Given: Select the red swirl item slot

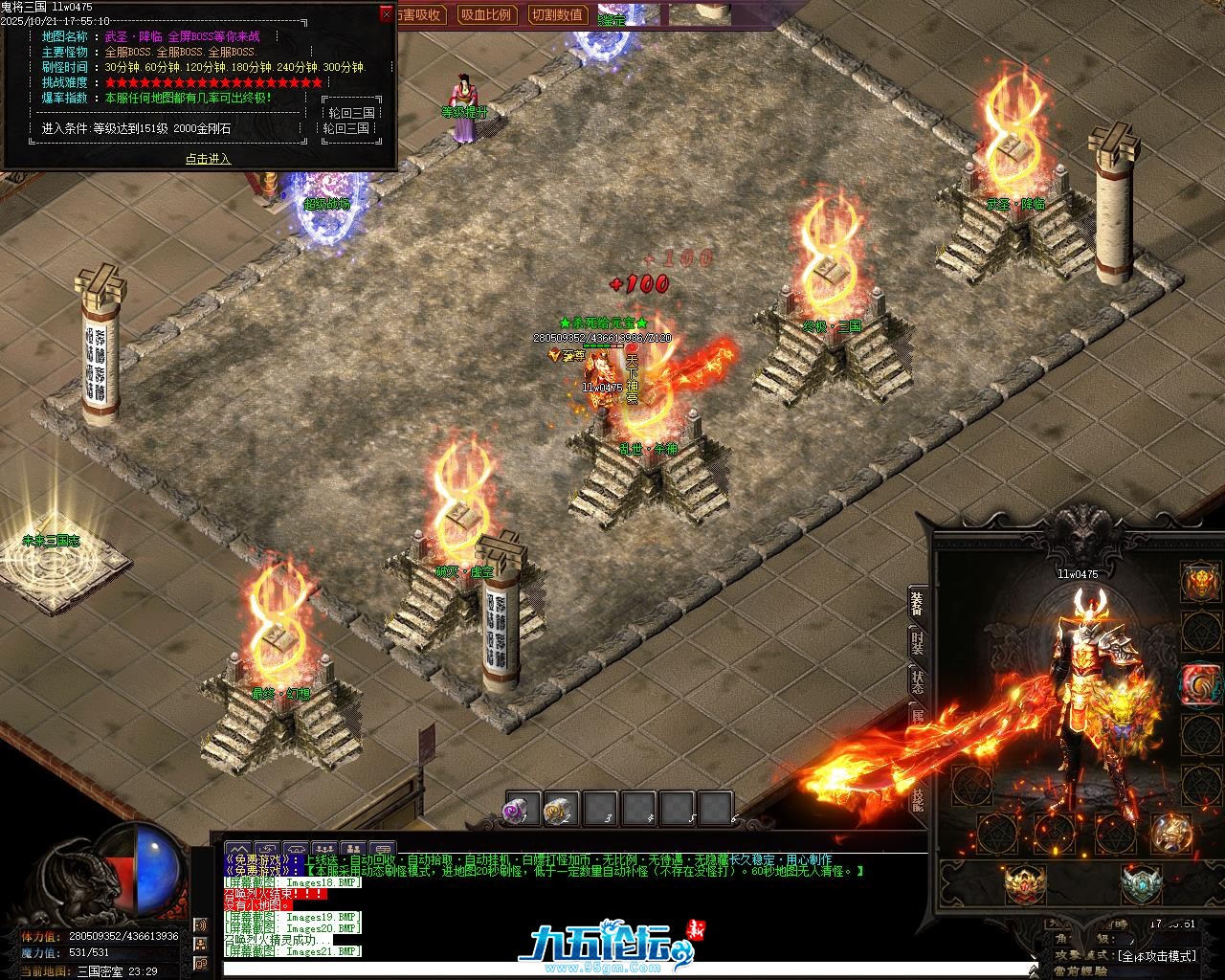Looking at the screenshot, I should pos(1200,683).
